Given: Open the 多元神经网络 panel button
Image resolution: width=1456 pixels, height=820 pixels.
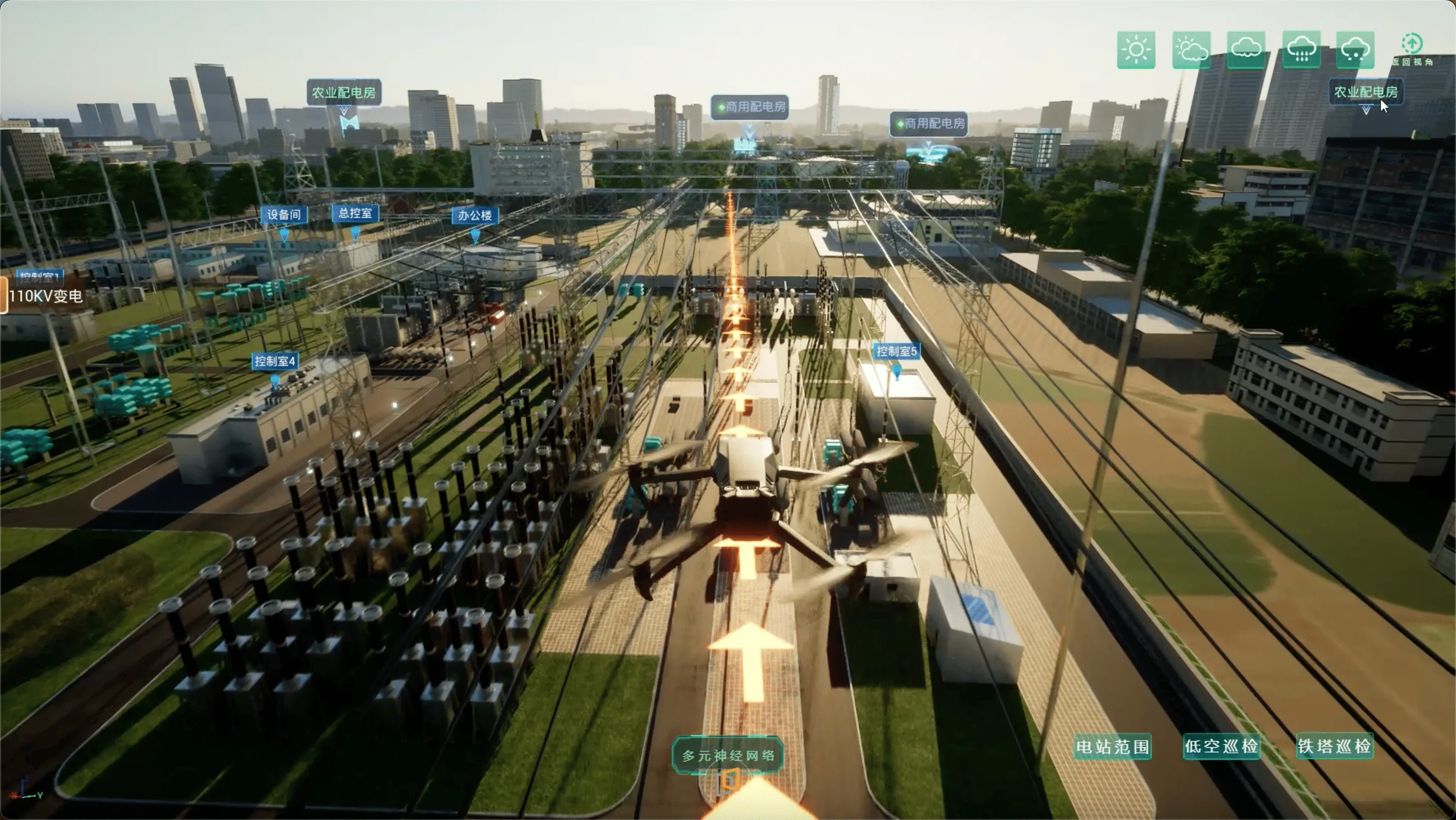Looking at the screenshot, I should click(x=728, y=755).
